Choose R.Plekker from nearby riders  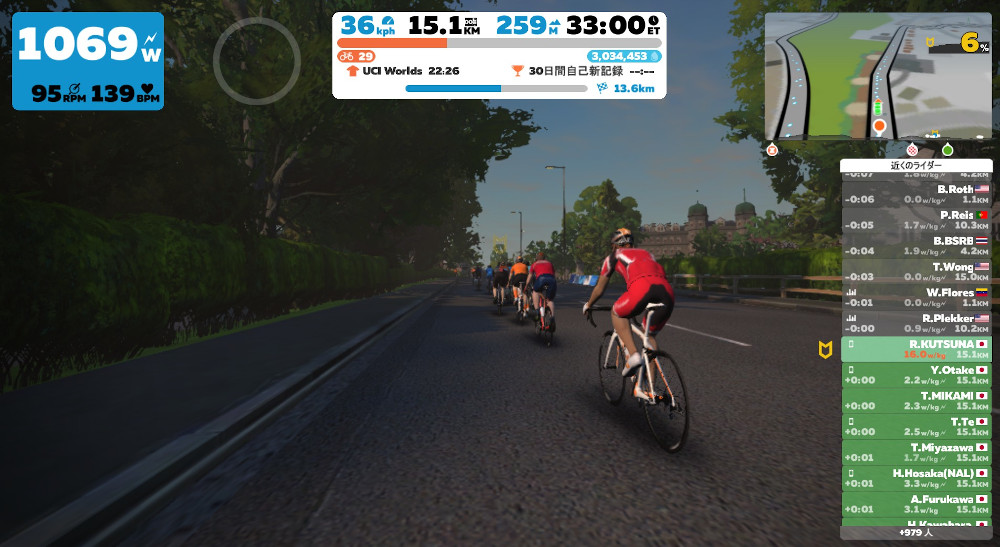[916, 323]
